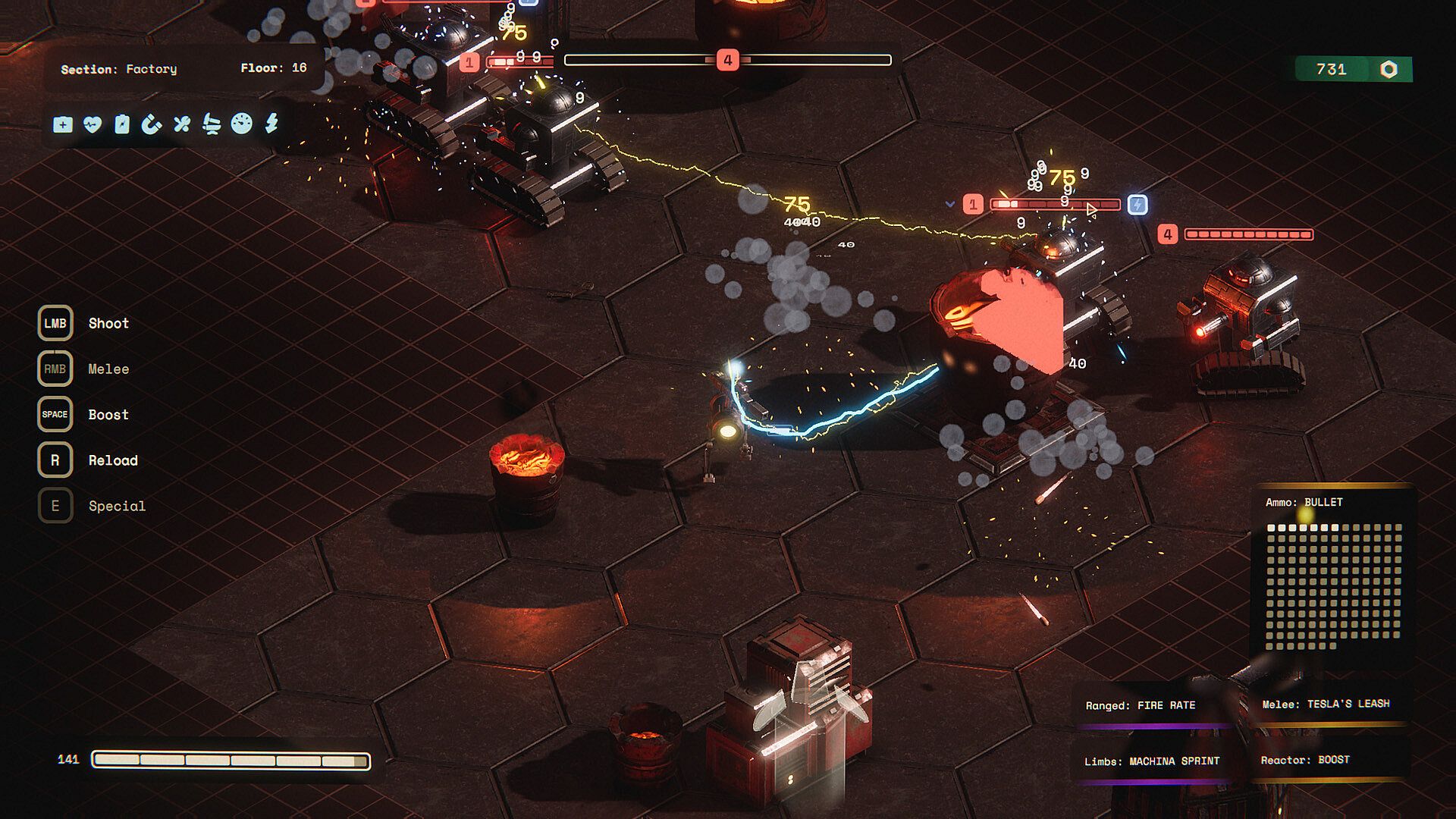
Task: Click the hex nut currency icon
Action: [x=1389, y=70]
